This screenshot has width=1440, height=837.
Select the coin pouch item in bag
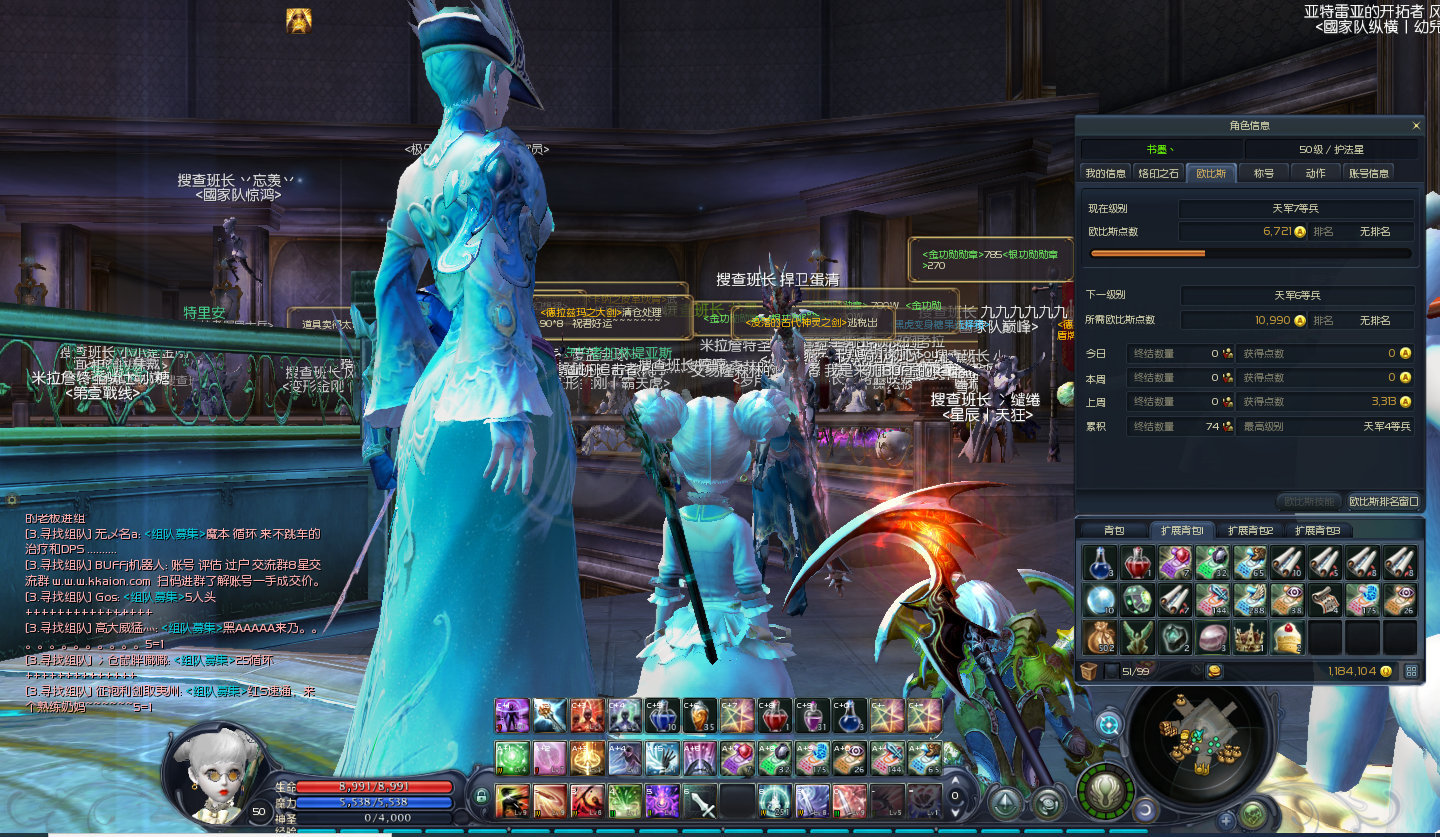[x=1100, y=636]
